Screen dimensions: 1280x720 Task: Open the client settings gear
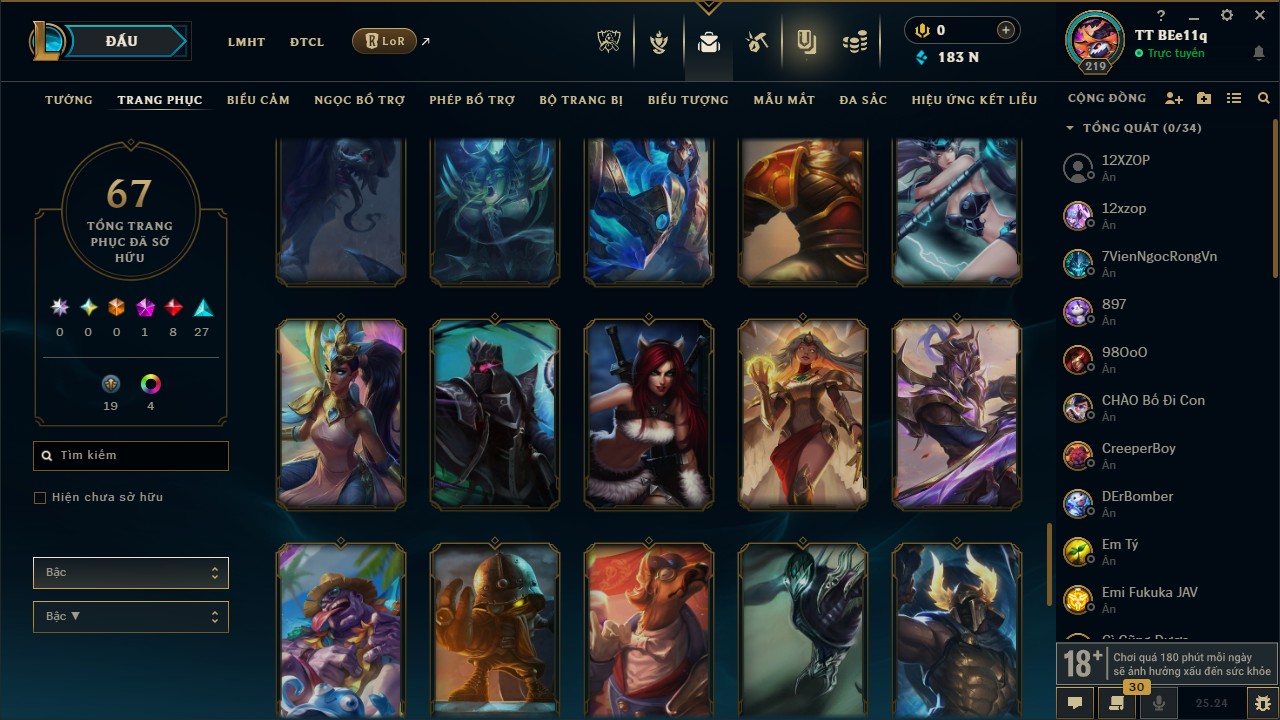[1227, 16]
